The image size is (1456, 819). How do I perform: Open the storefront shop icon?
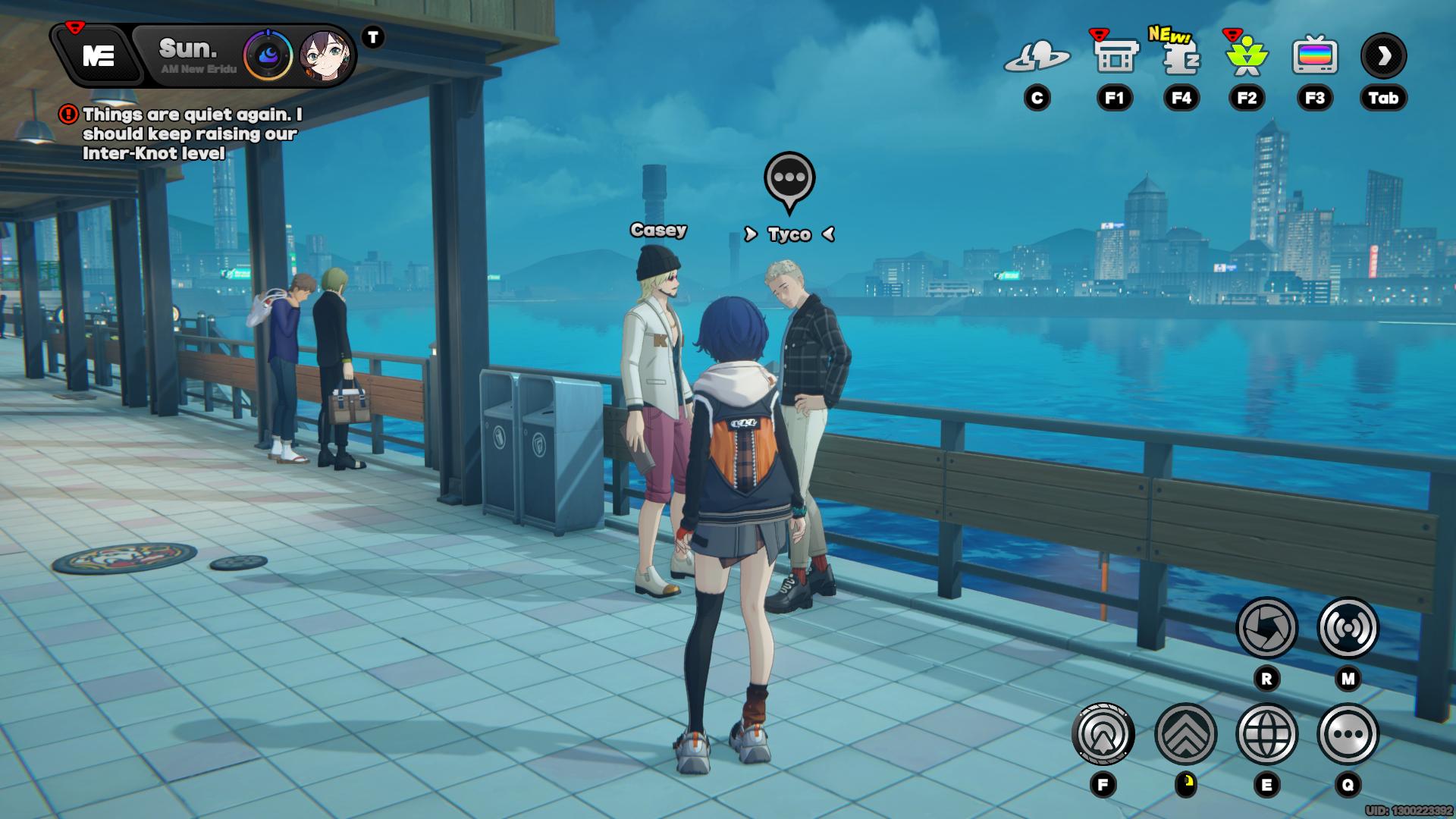tap(1114, 56)
